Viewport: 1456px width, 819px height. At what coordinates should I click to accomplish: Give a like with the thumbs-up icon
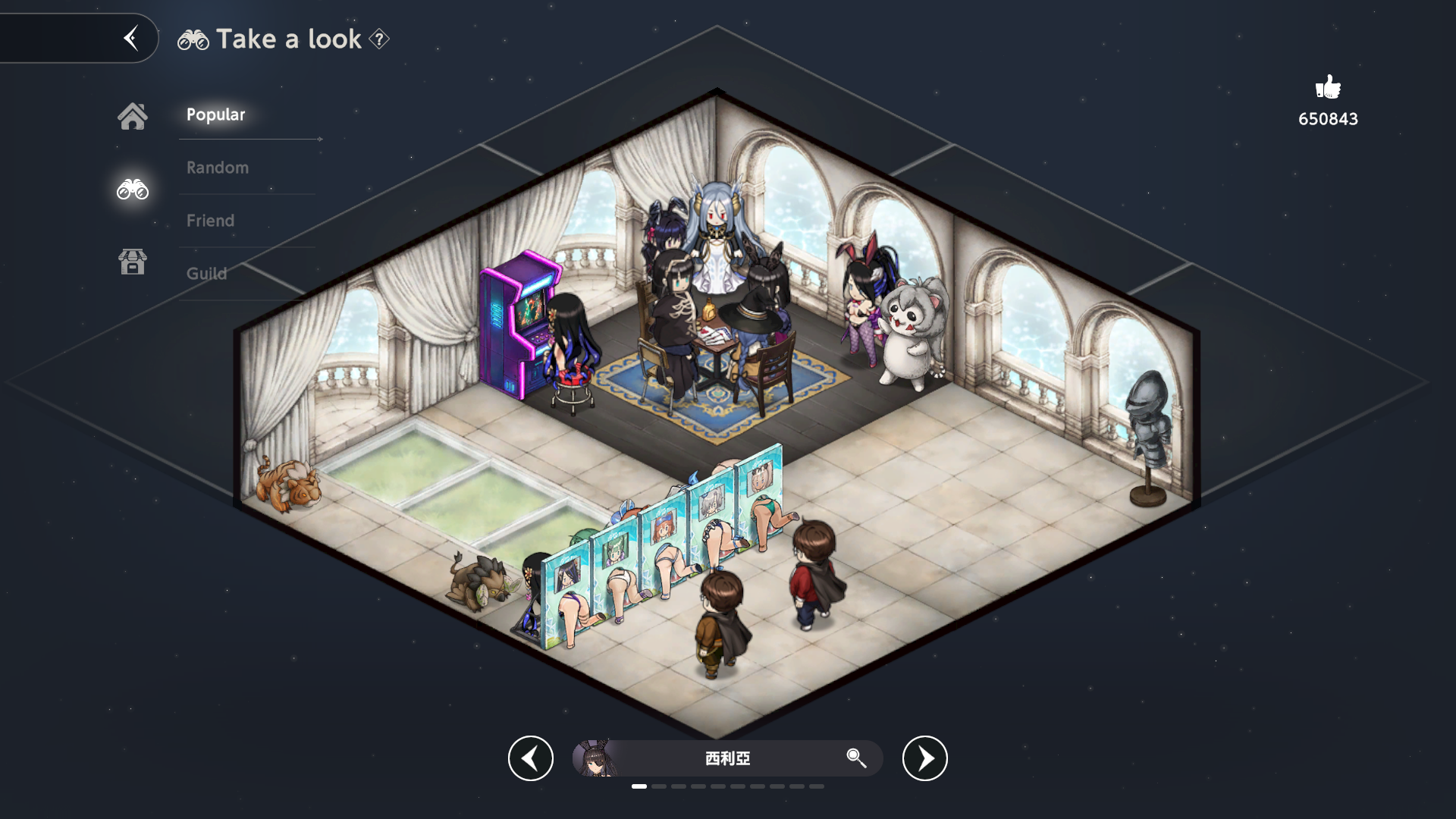(x=1328, y=88)
